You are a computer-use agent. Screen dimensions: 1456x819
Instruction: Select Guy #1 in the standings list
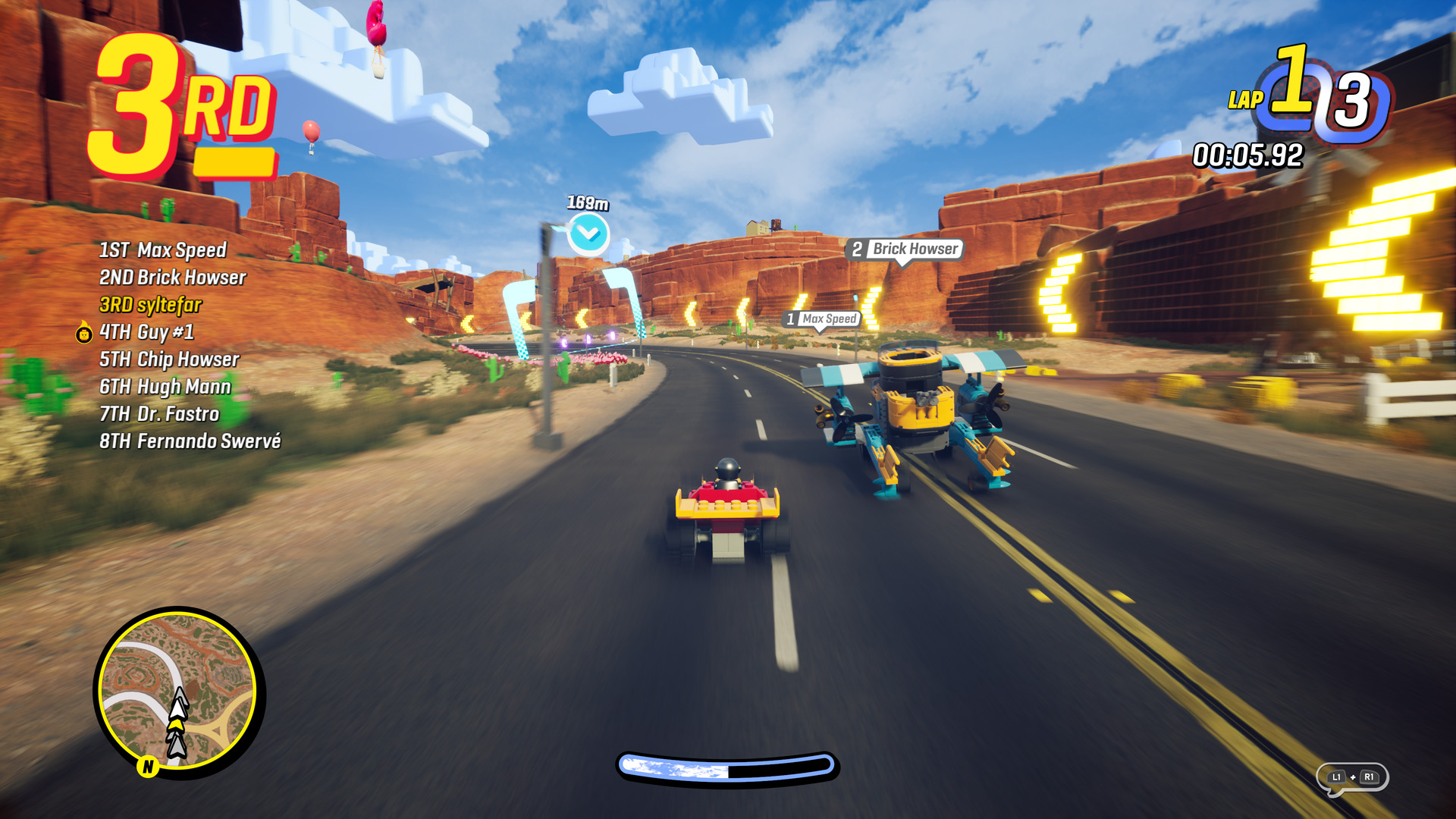(x=147, y=332)
